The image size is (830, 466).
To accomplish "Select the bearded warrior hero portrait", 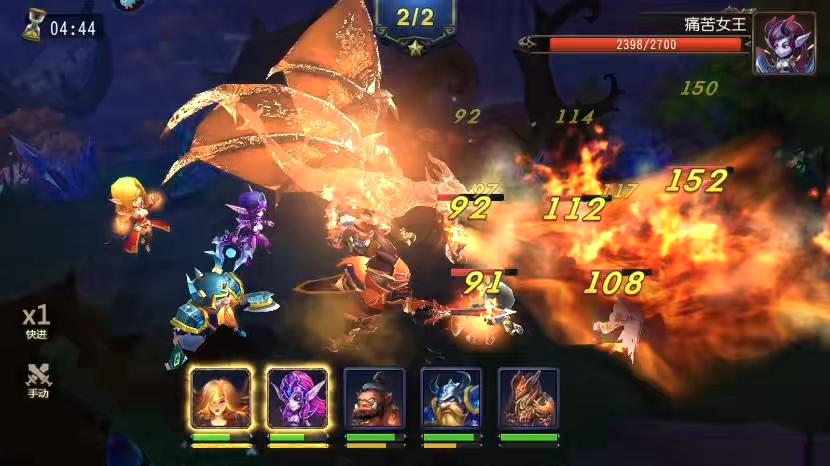I will (x=374, y=398).
